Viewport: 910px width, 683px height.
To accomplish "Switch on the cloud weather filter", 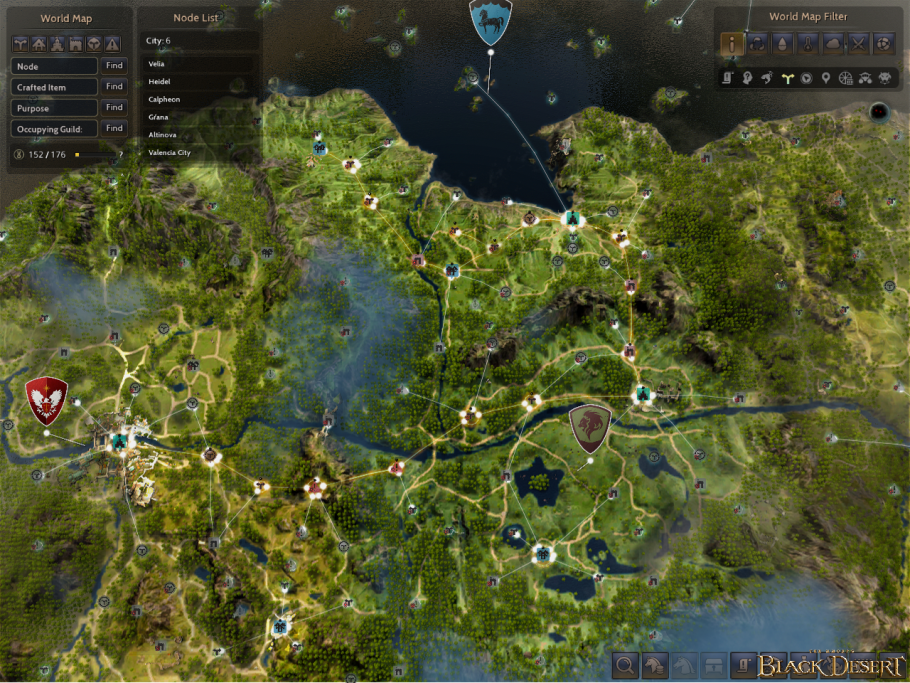I will coord(832,43).
